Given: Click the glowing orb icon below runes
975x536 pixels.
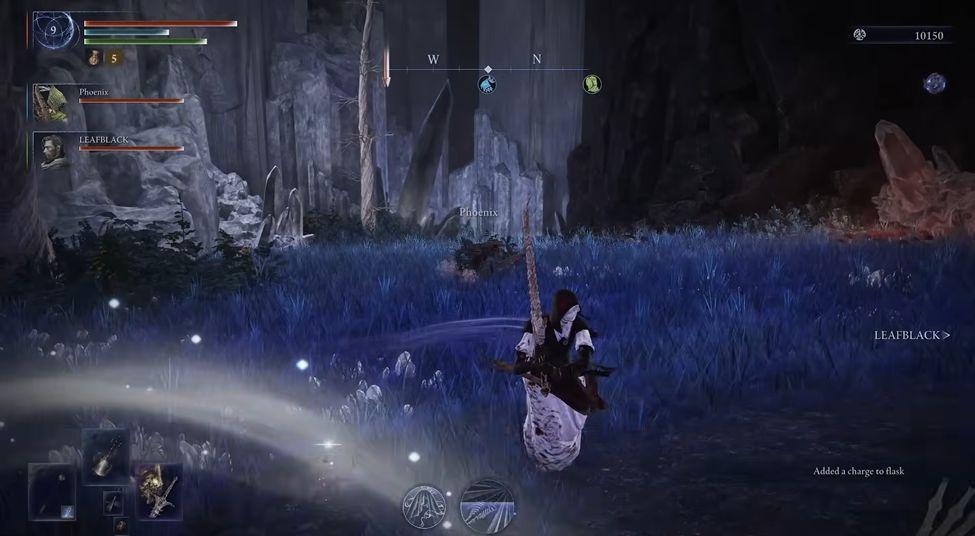Looking at the screenshot, I should click(x=934, y=84).
